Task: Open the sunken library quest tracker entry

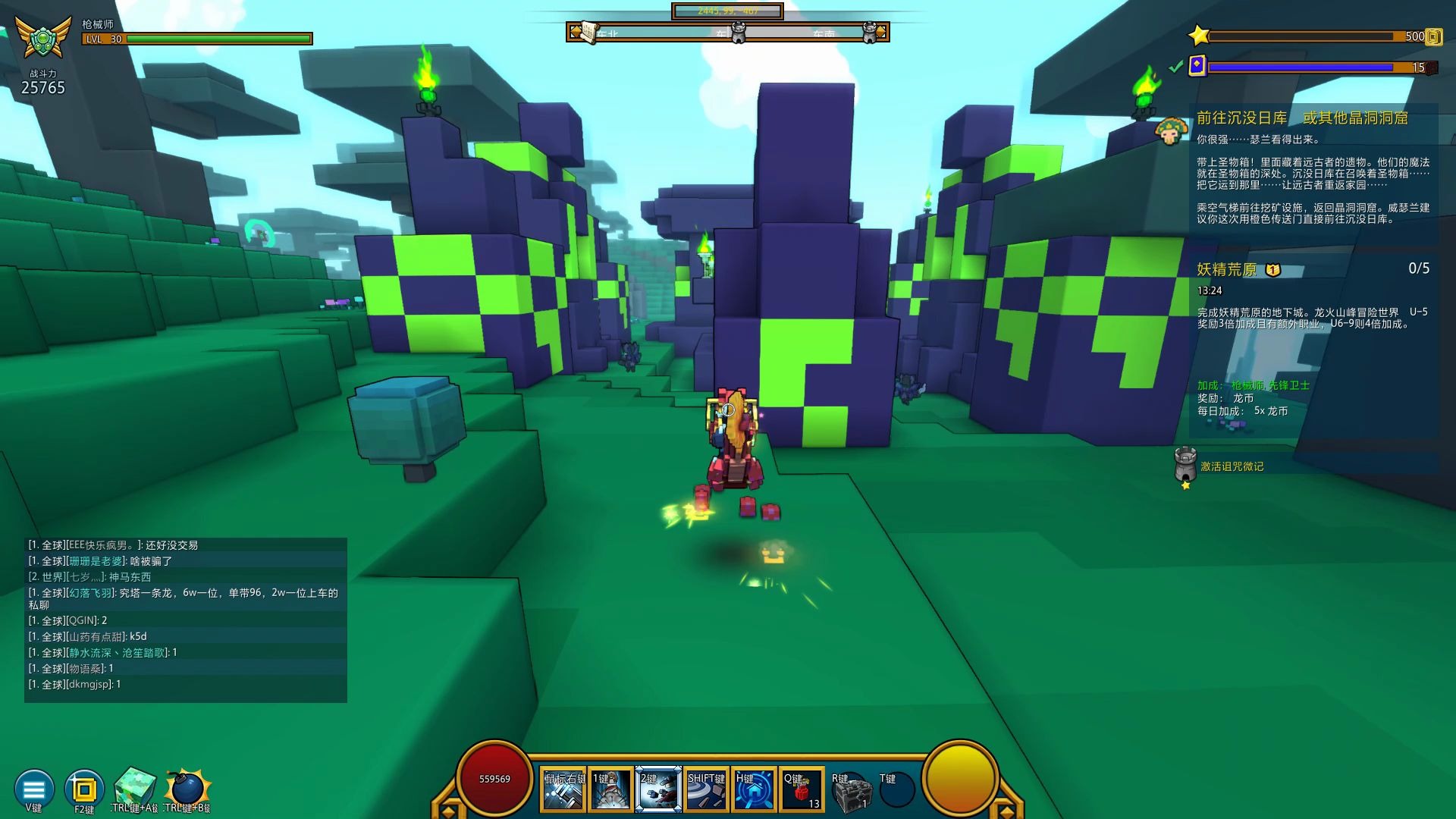Action: coord(1302,118)
